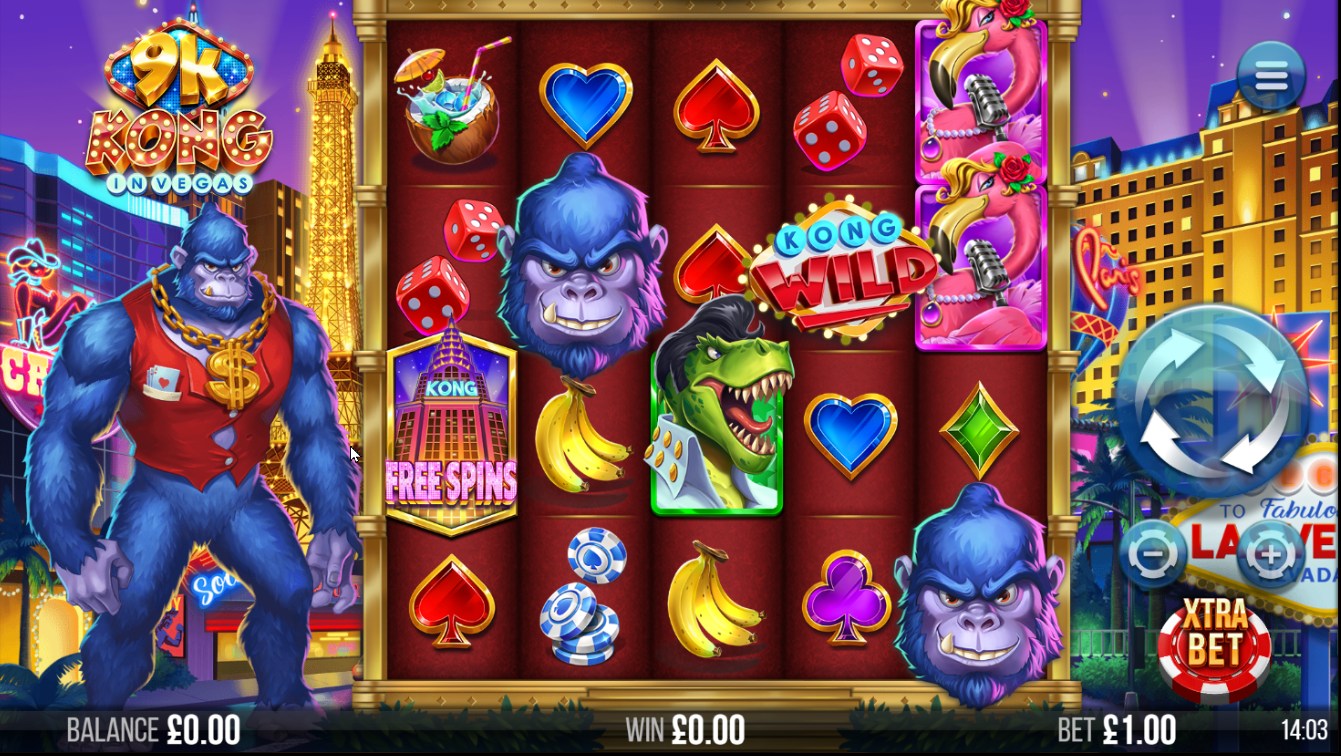Open the hamburger menu in the top right

1271,75
